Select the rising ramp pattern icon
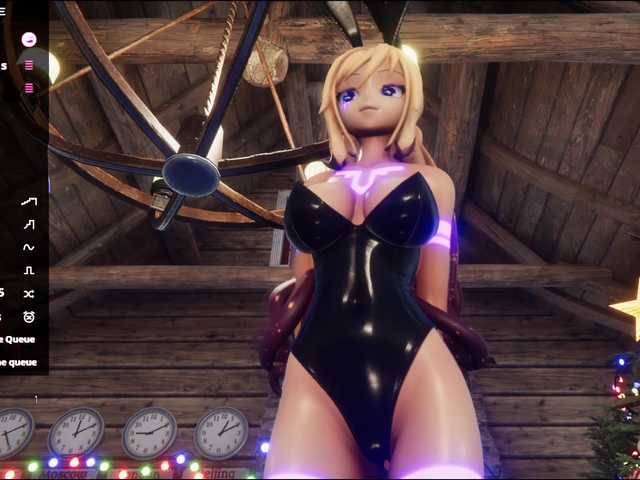Image resolution: width=640 pixels, height=480 pixels. click(29, 201)
